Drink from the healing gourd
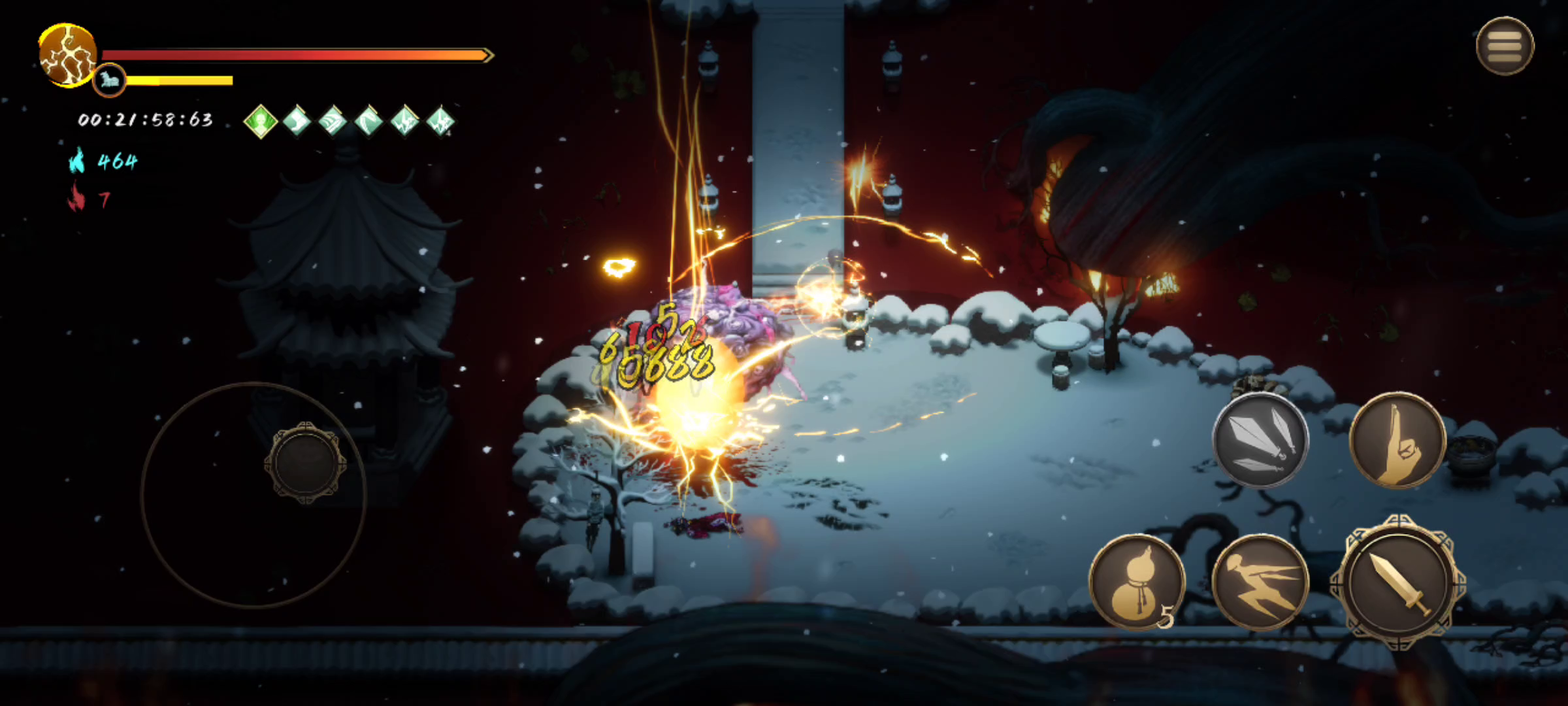The height and width of the screenshot is (706, 1568). click(1137, 582)
